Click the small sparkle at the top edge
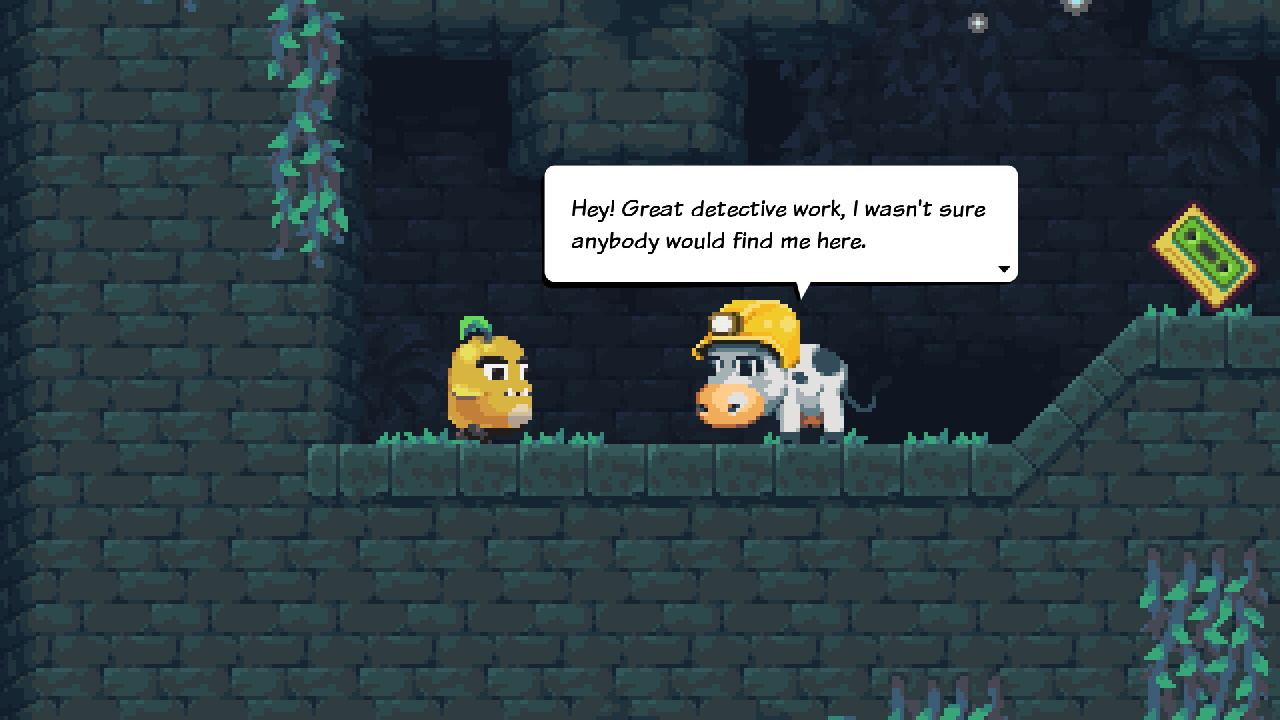 click(x=1077, y=4)
